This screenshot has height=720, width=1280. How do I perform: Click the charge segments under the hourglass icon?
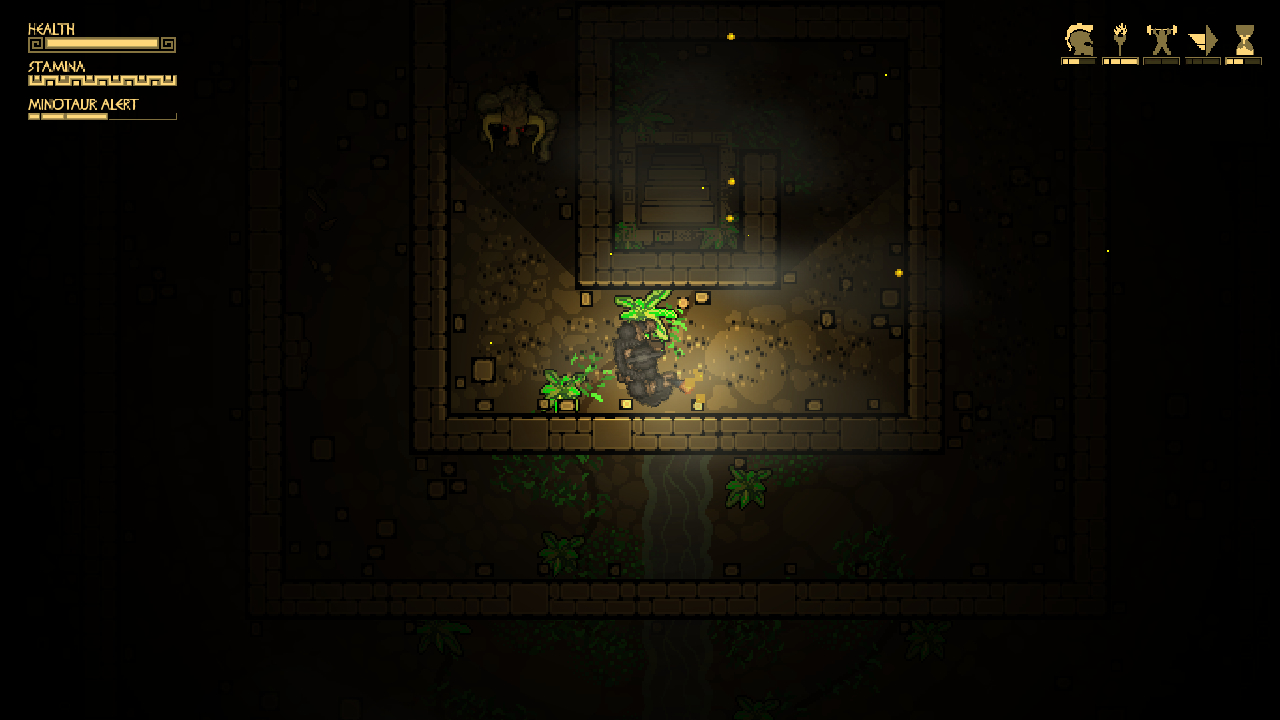pos(1244,60)
